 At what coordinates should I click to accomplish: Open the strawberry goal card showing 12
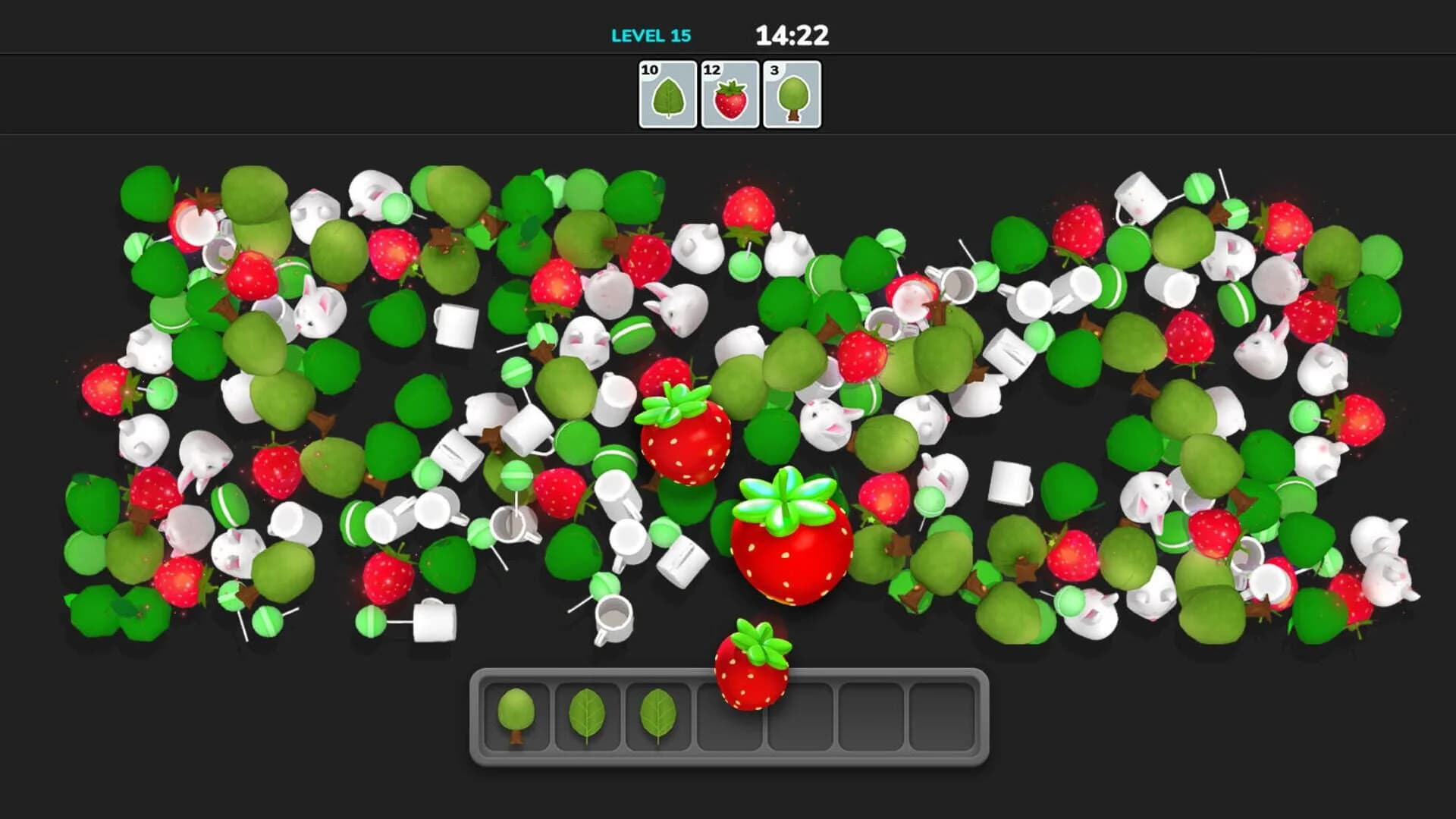click(729, 94)
